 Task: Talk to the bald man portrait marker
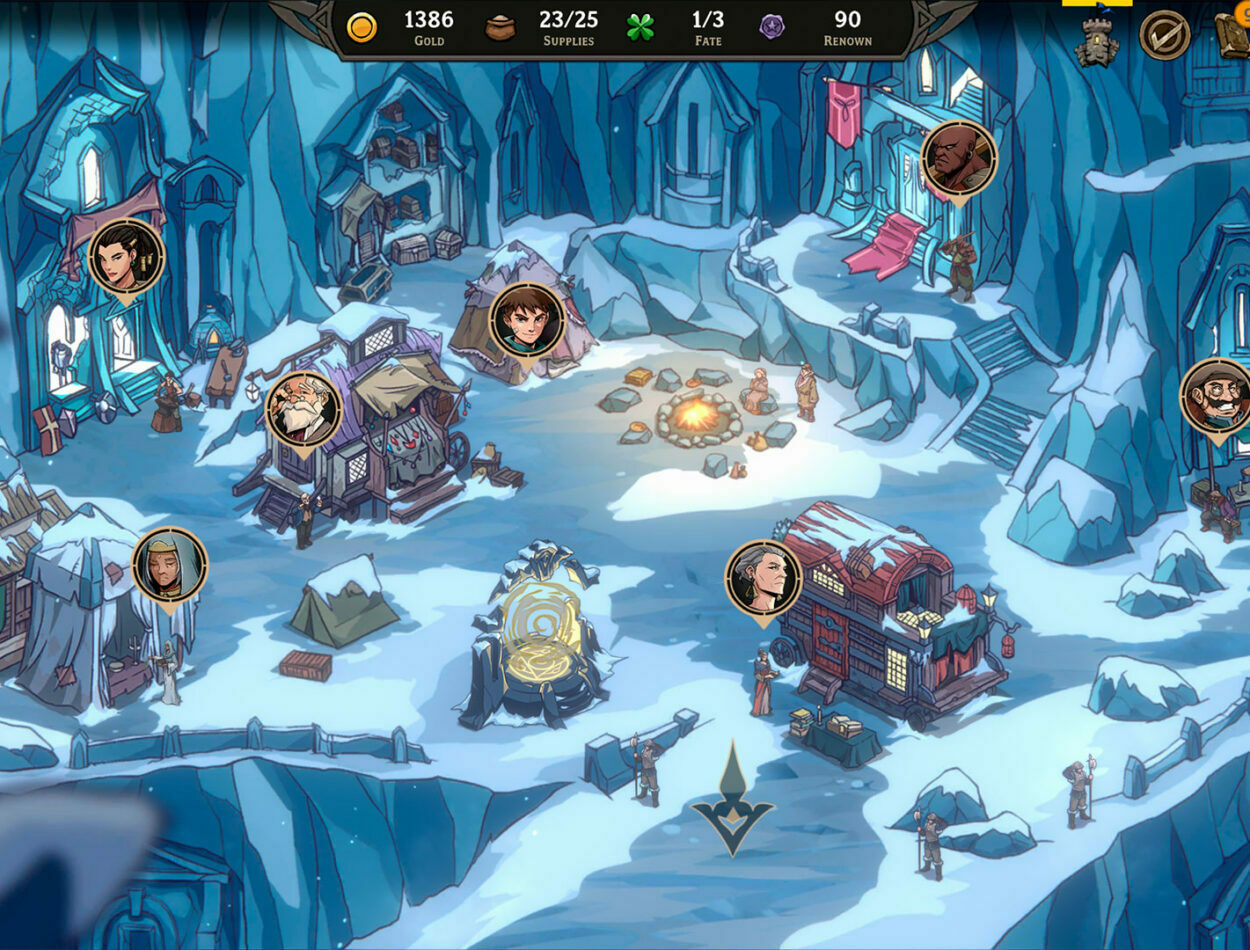point(959,159)
